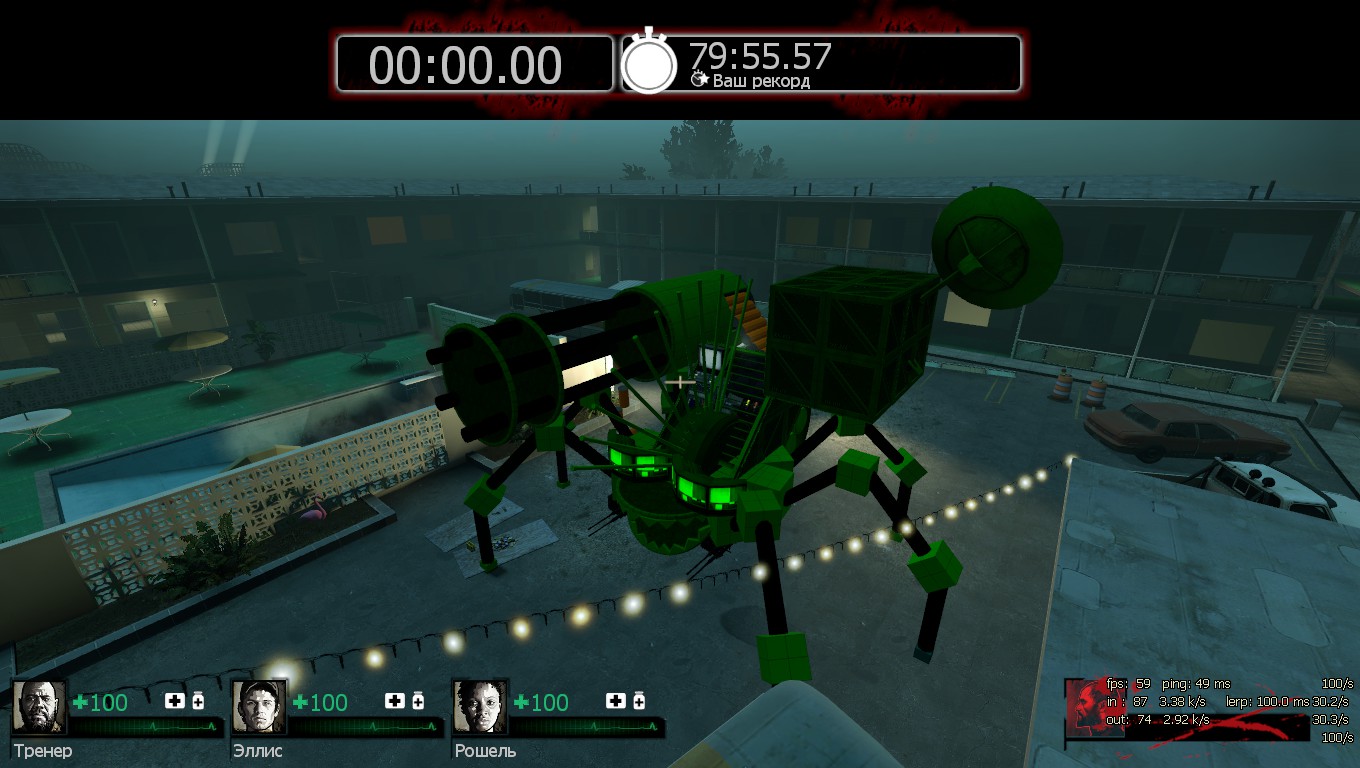The height and width of the screenshot is (768, 1360).
Task: Click Эллис's first aid kit icon
Action: (x=395, y=700)
